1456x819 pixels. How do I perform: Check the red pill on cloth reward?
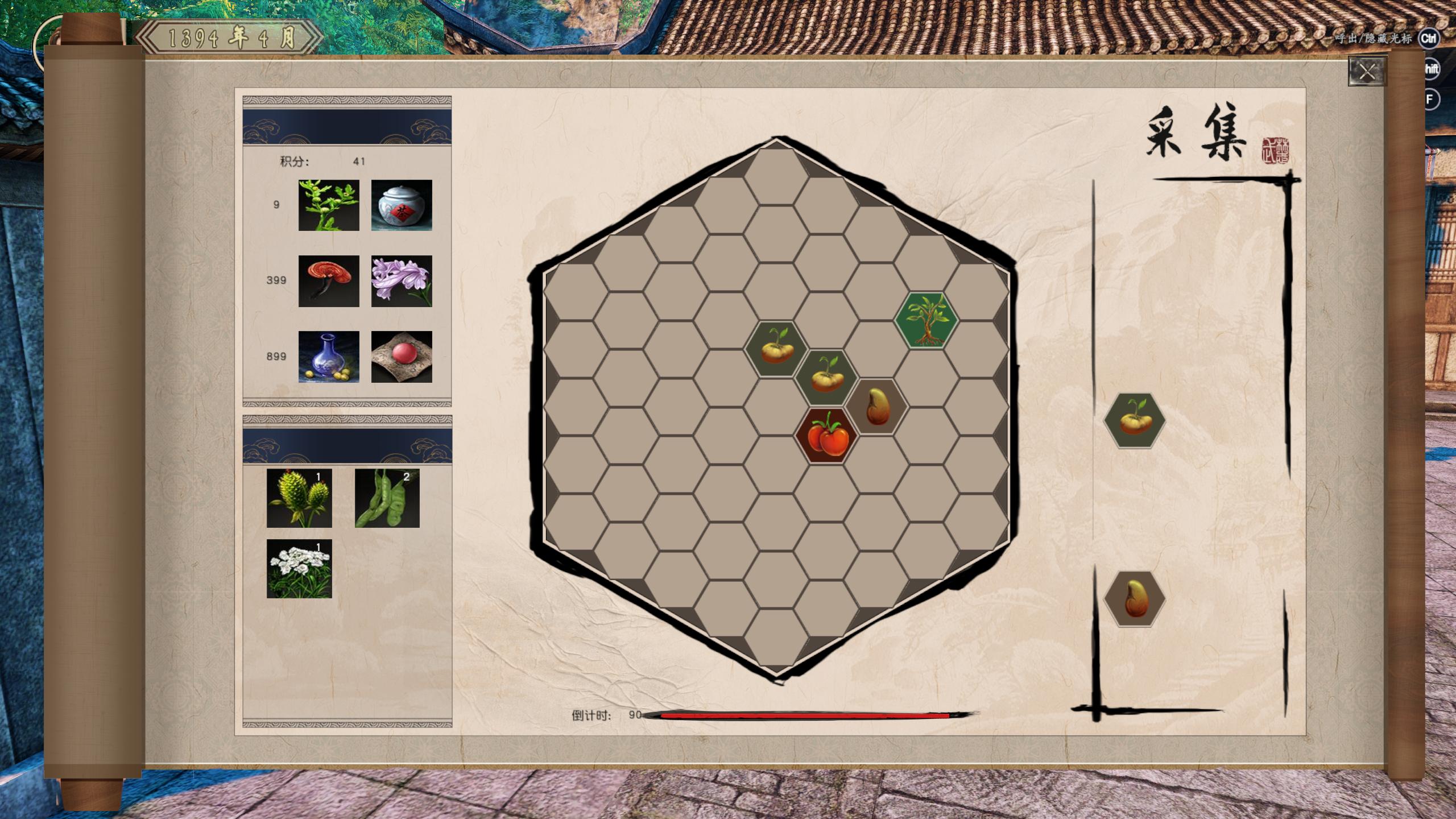(402, 357)
